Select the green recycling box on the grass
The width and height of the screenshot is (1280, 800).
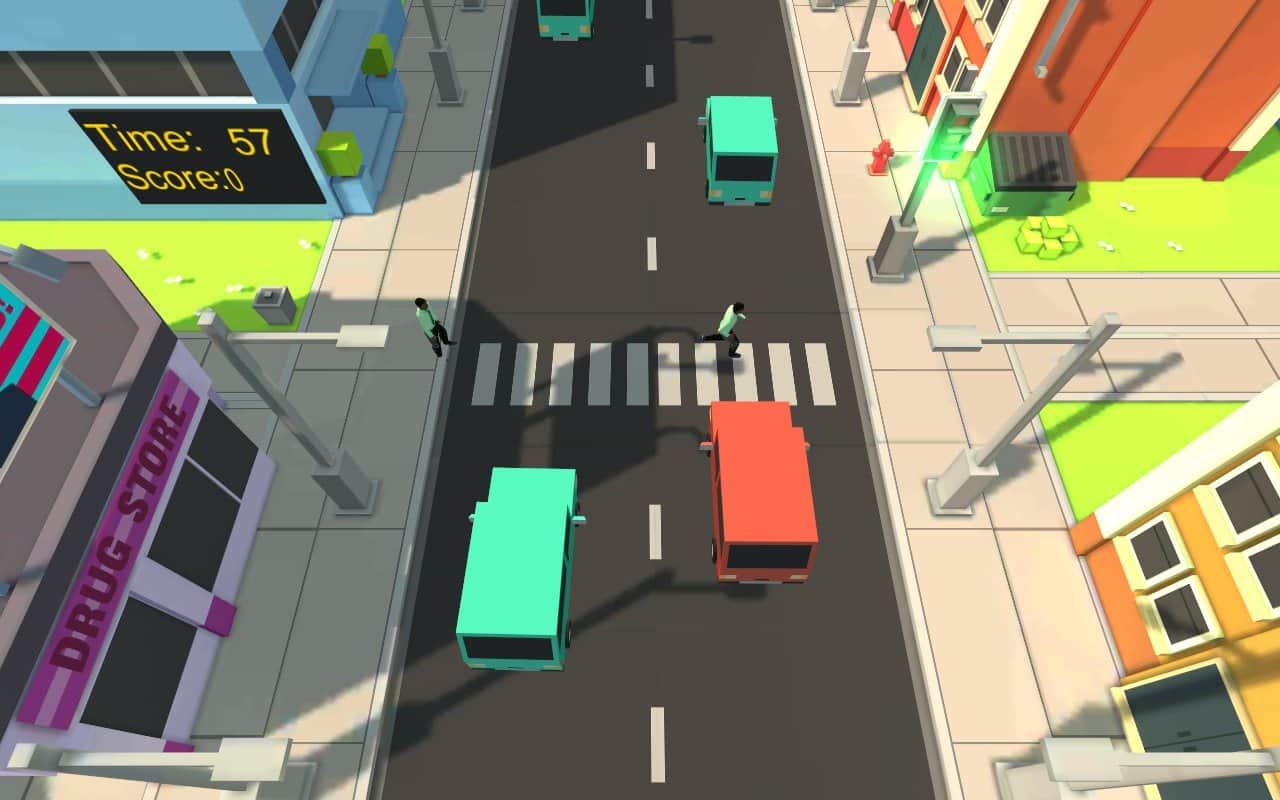[x=1047, y=236]
